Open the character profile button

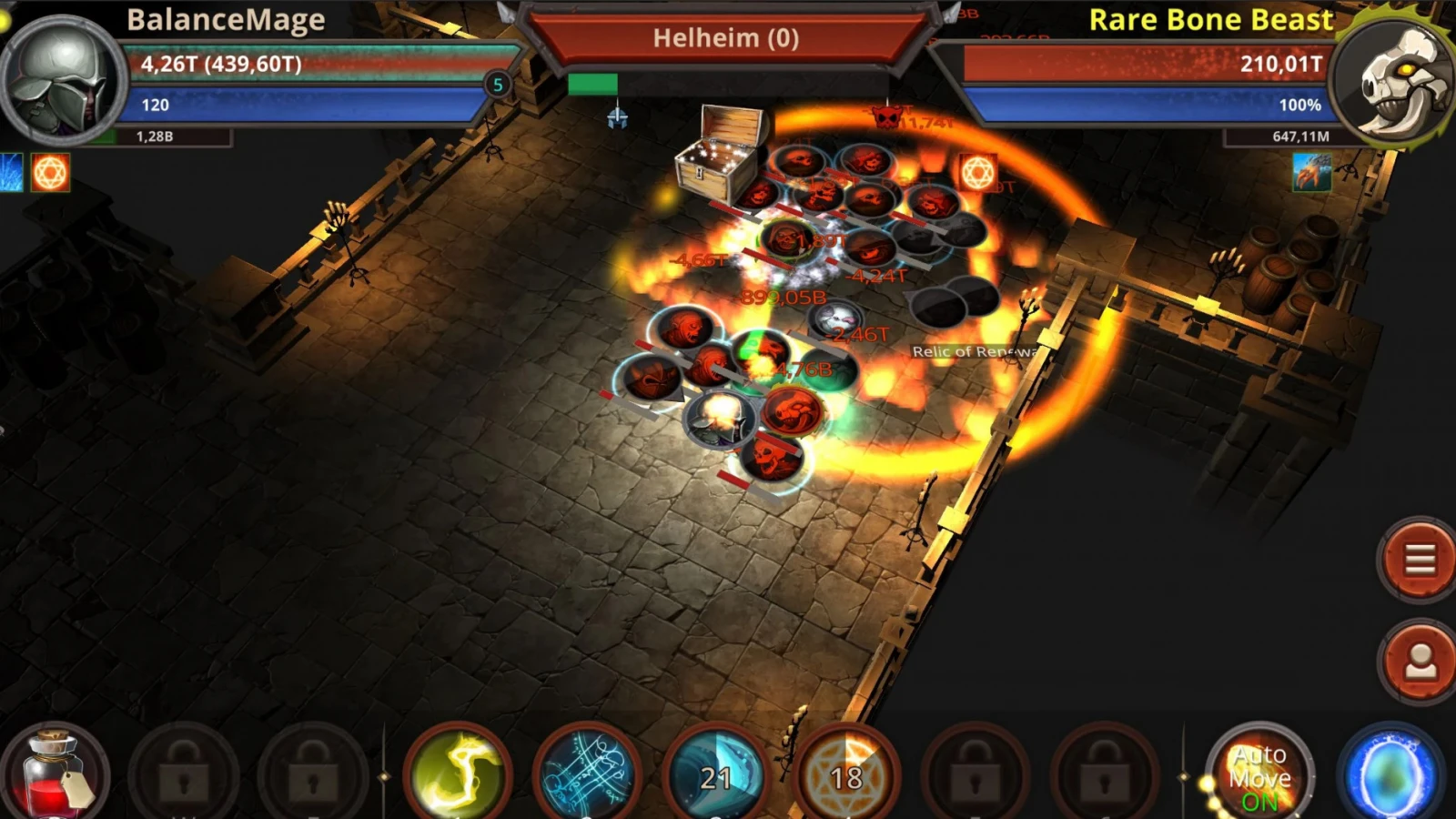(x=1419, y=662)
